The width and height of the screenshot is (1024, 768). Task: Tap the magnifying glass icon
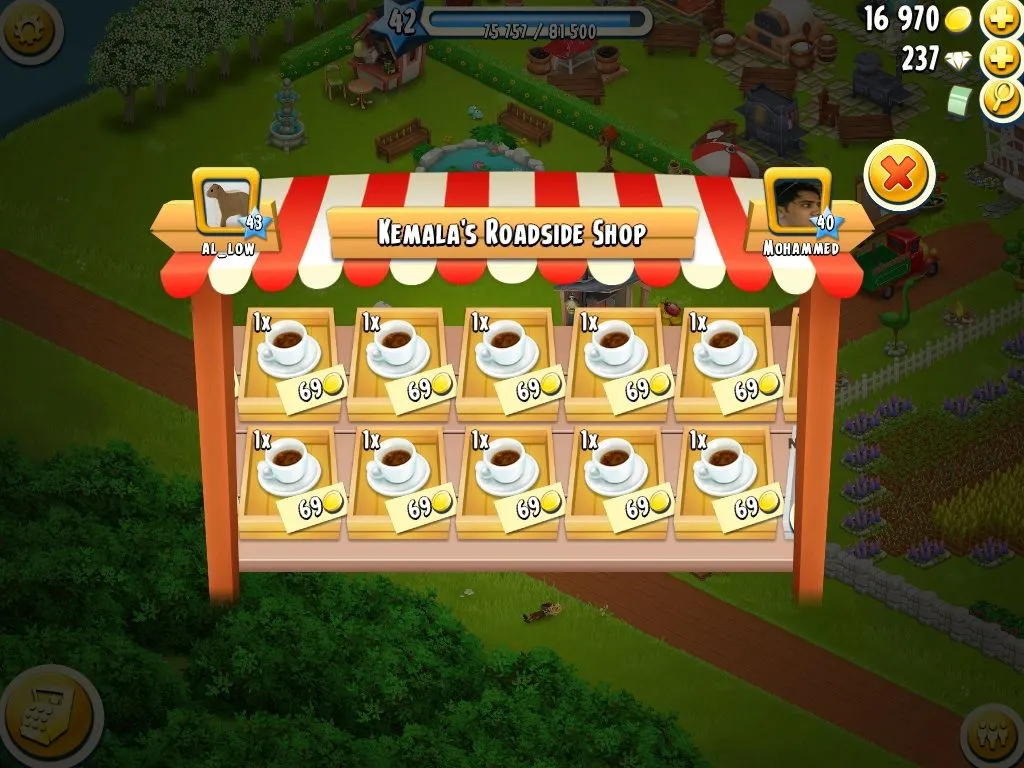1001,99
